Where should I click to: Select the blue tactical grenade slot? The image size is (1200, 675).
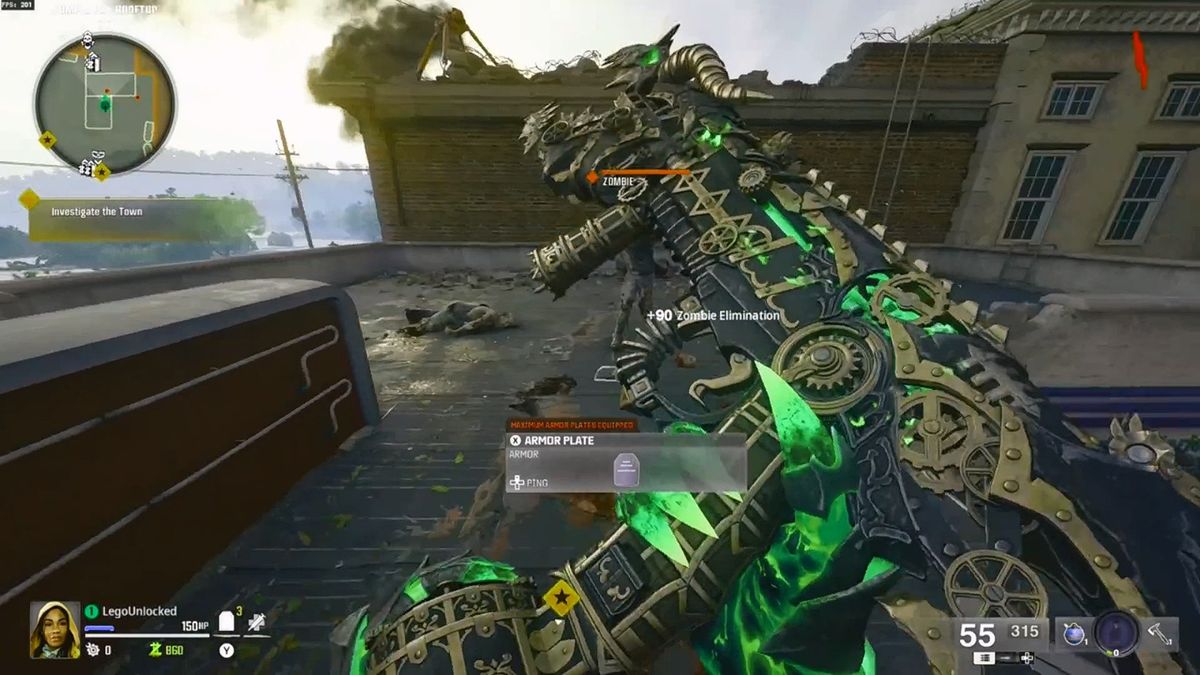click(1074, 634)
